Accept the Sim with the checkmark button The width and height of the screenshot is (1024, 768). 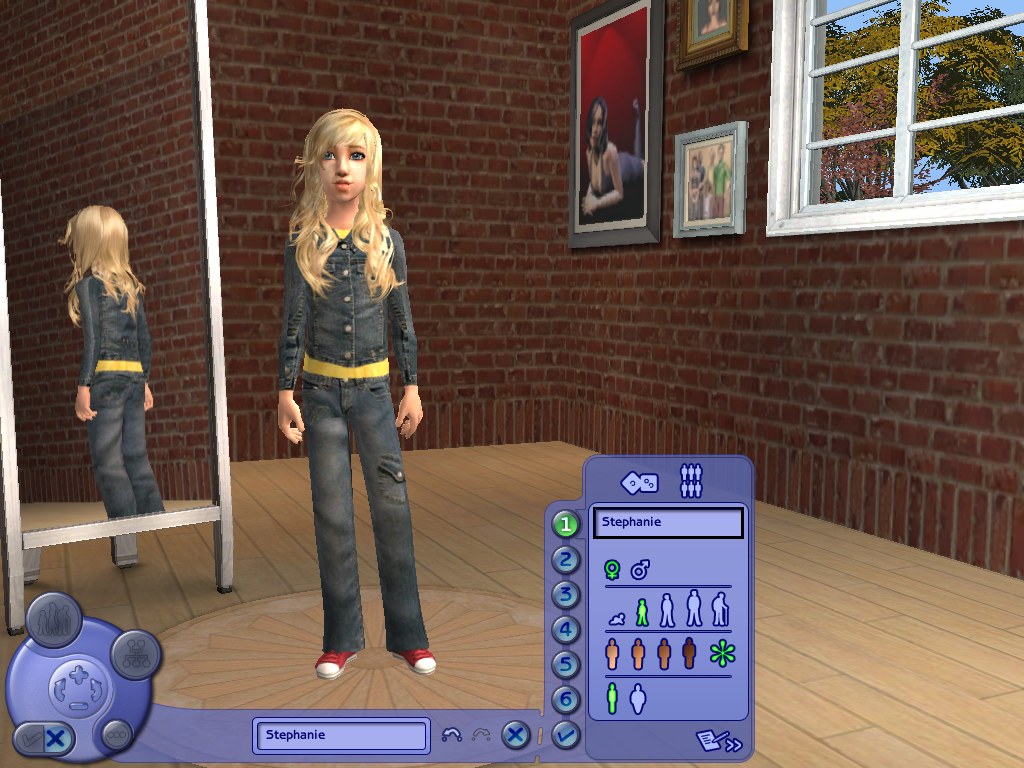(566, 735)
